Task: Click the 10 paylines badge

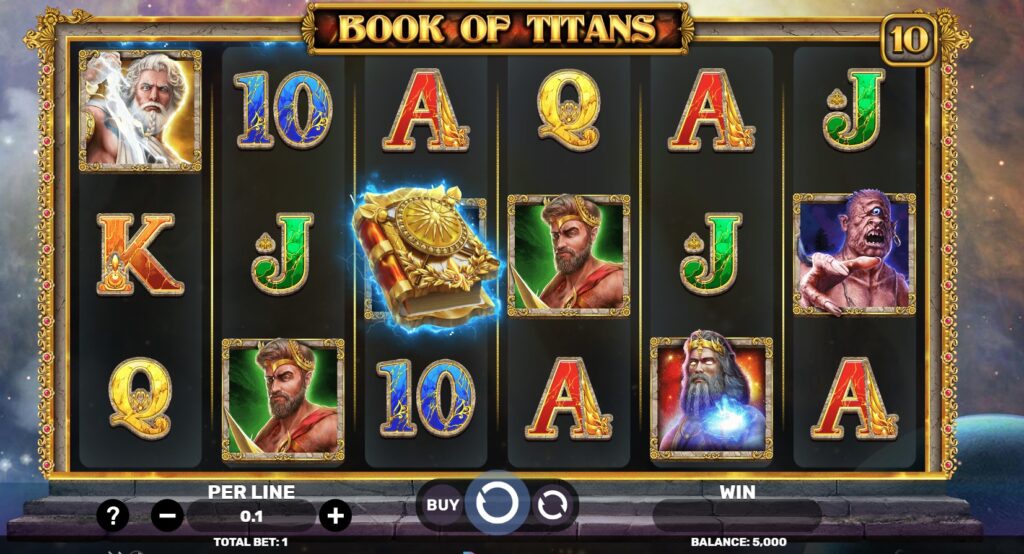Action: 908,40
